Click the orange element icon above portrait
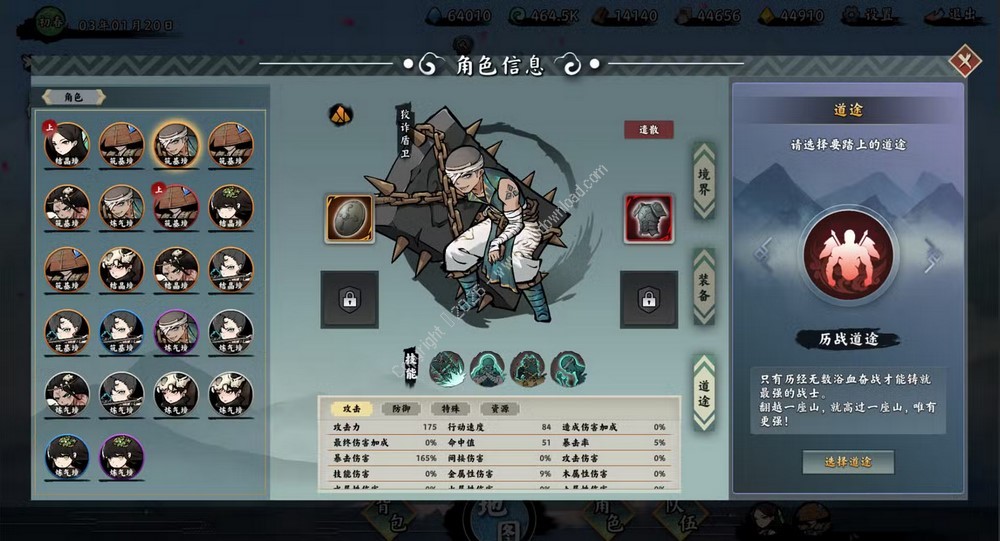This screenshot has width=1000, height=541. tap(341, 114)
